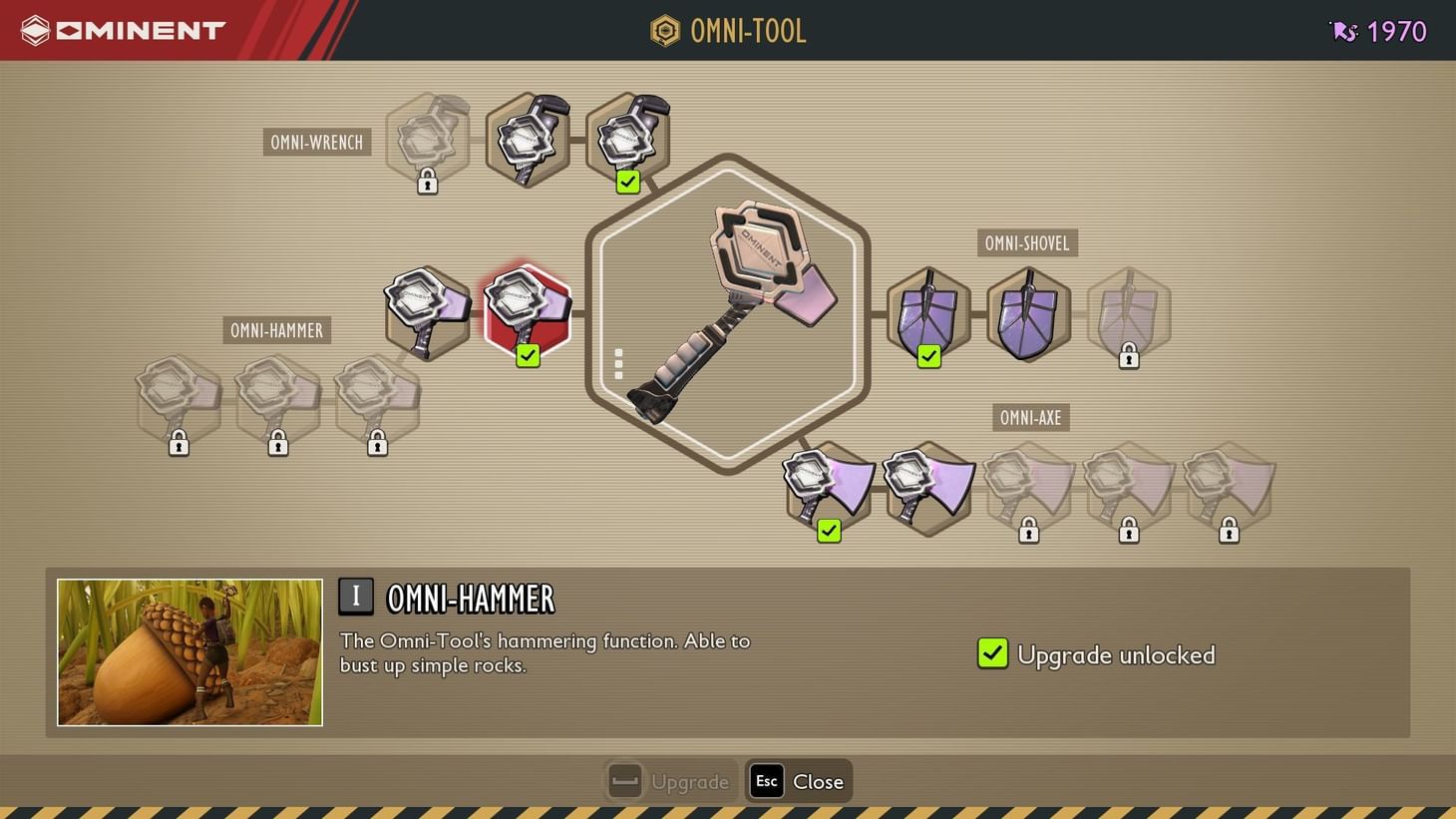Click the OMNI-HAMMER section label
The image size is (1456, 819).
pos(276,330)
